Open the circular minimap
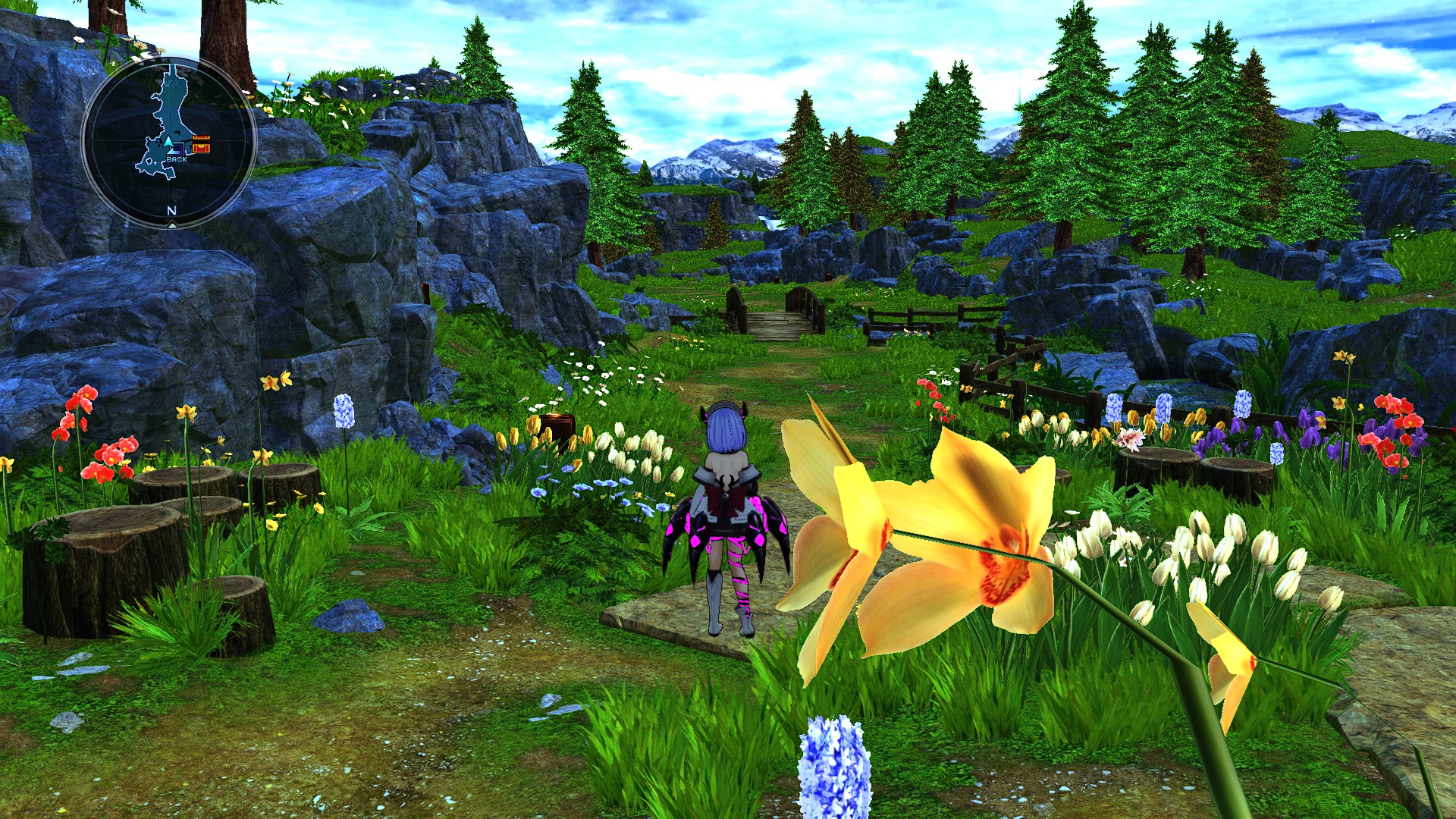 pos(168,142)
